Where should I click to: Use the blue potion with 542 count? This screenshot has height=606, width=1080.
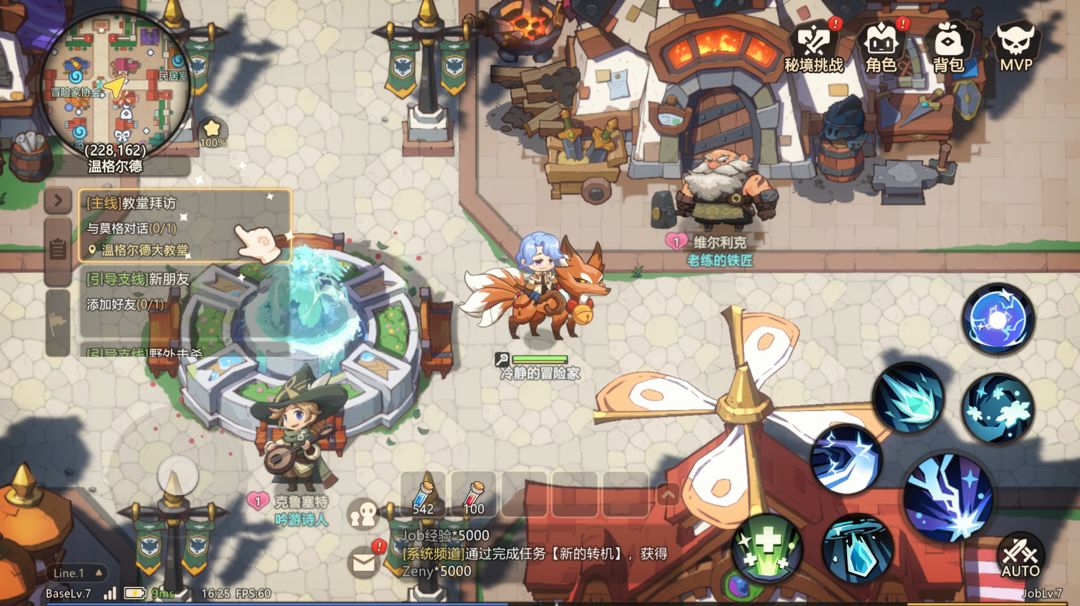click(424, 494)
